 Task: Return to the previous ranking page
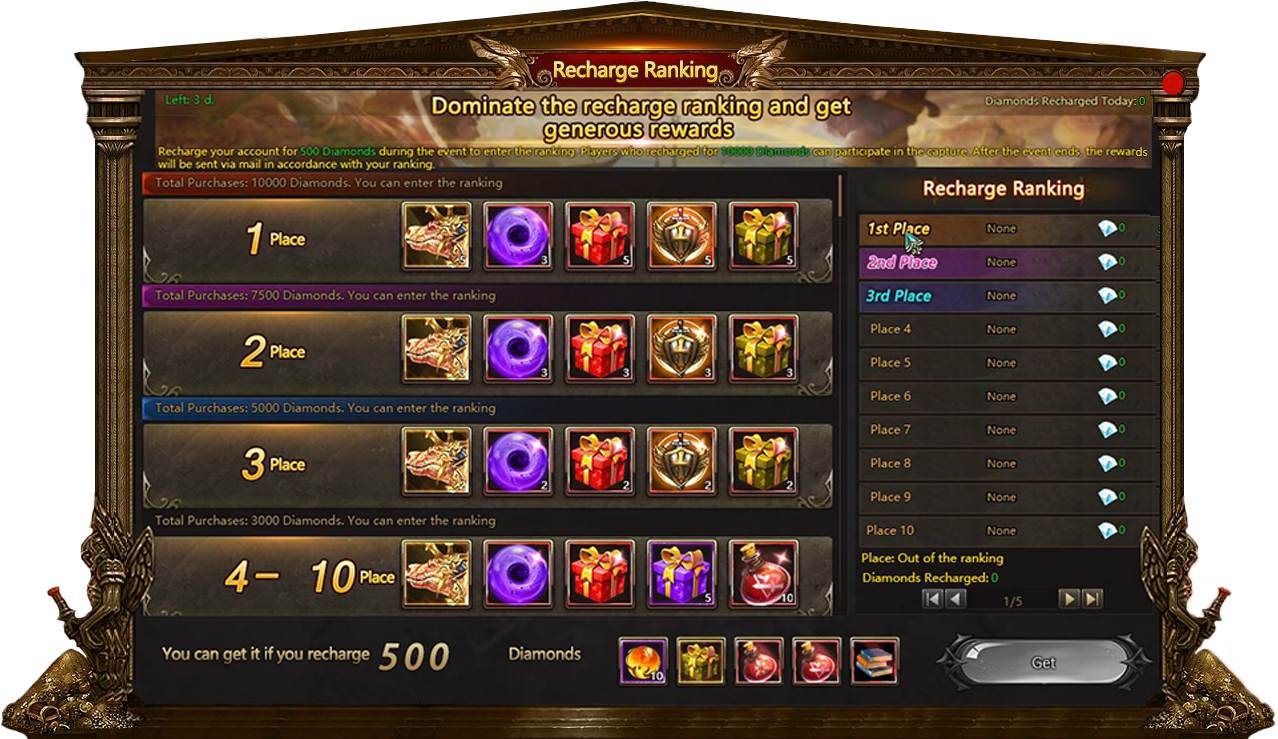pyautogui.click(x=955, y=599)
